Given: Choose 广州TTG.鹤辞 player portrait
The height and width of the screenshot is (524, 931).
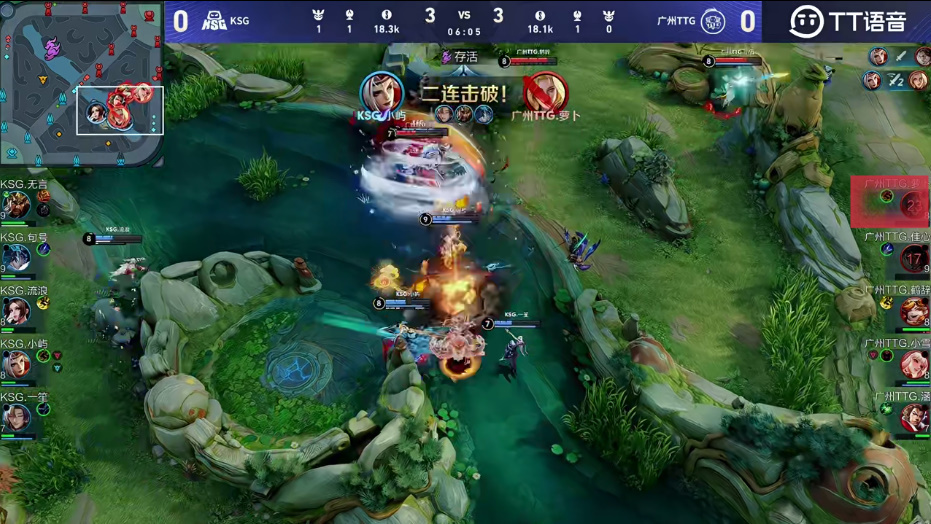Looking at the screenshot, I should click(x=913, y=312).
